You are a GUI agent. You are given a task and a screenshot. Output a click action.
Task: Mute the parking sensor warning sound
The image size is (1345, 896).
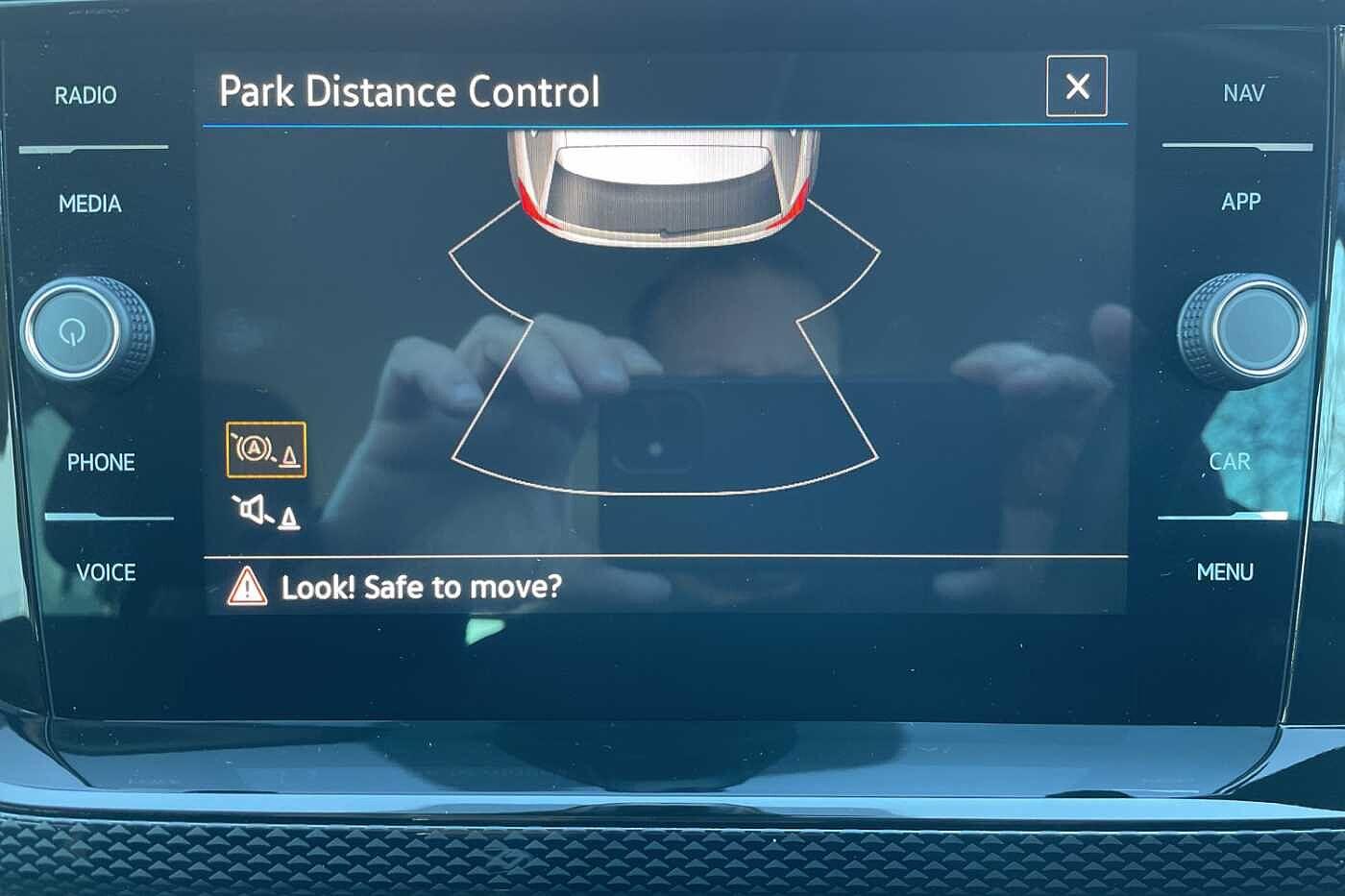[x=265, y=512]
